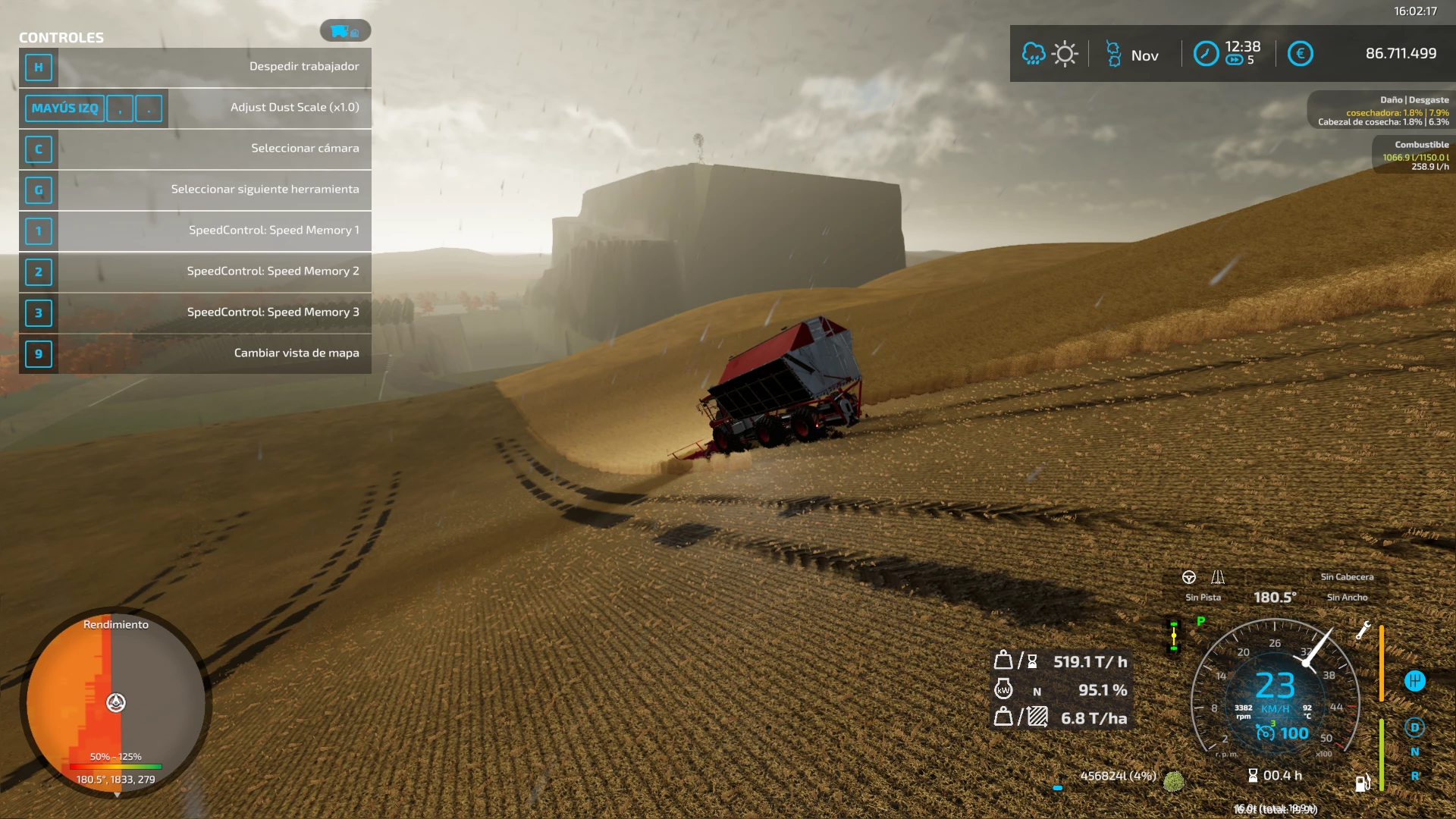Open the Rendimiento circular minimap
Screen dimensions: 1456x819
tap(116, 702)
